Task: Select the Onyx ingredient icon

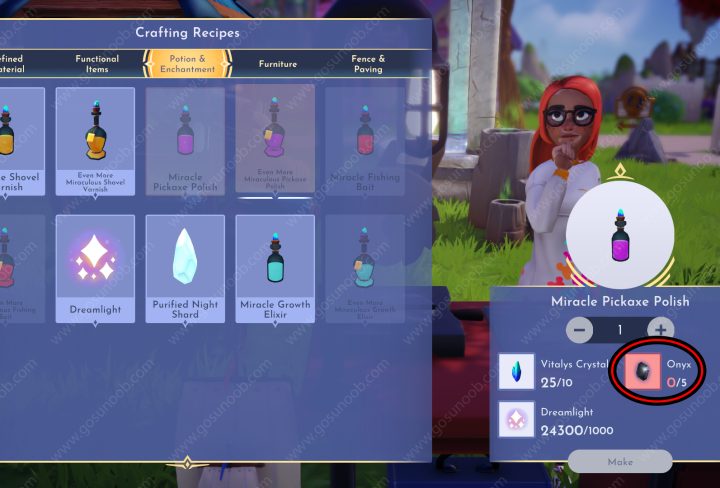Action: [641, 372]
